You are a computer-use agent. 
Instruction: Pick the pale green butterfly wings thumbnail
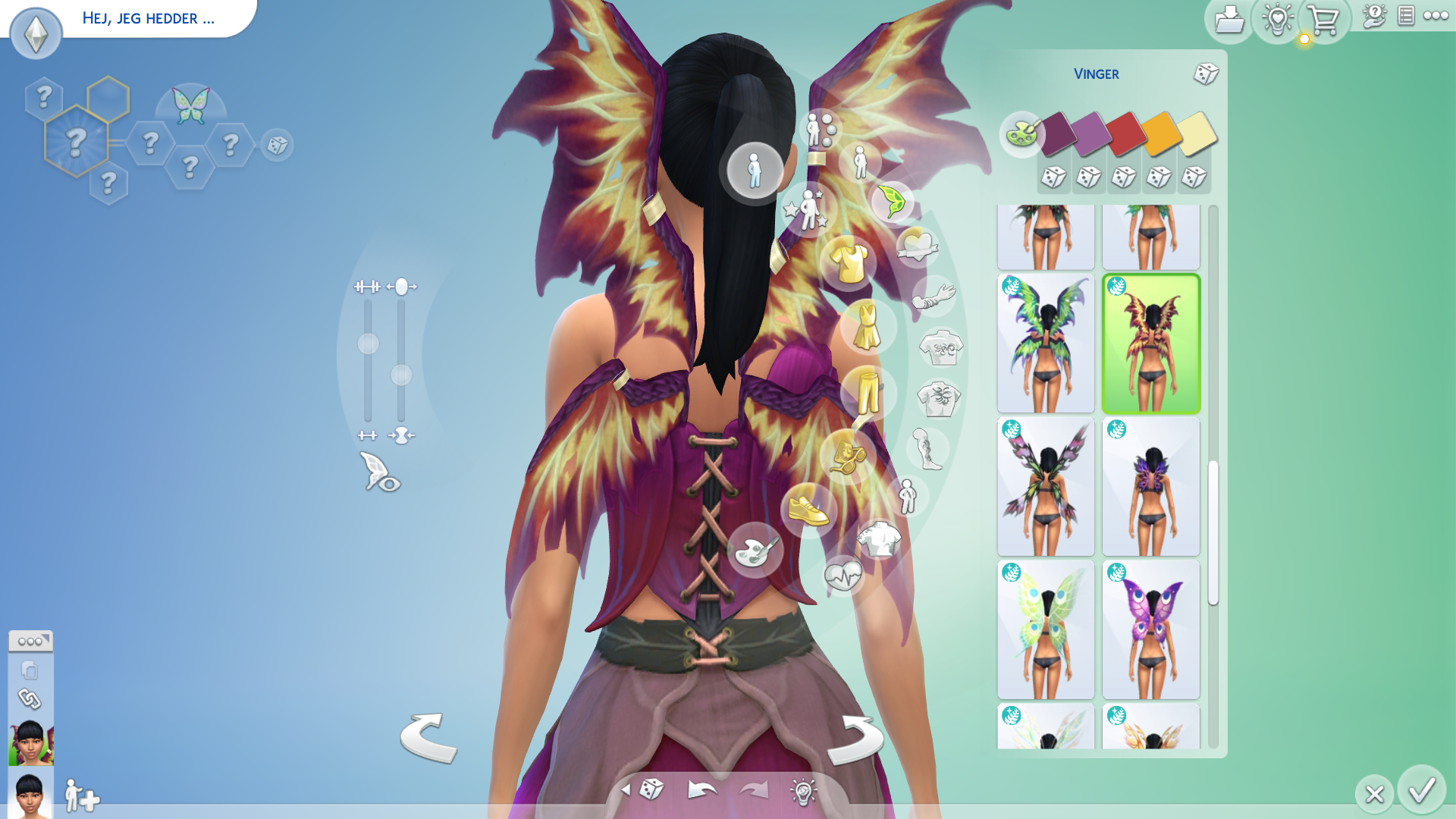(1046, 629)
